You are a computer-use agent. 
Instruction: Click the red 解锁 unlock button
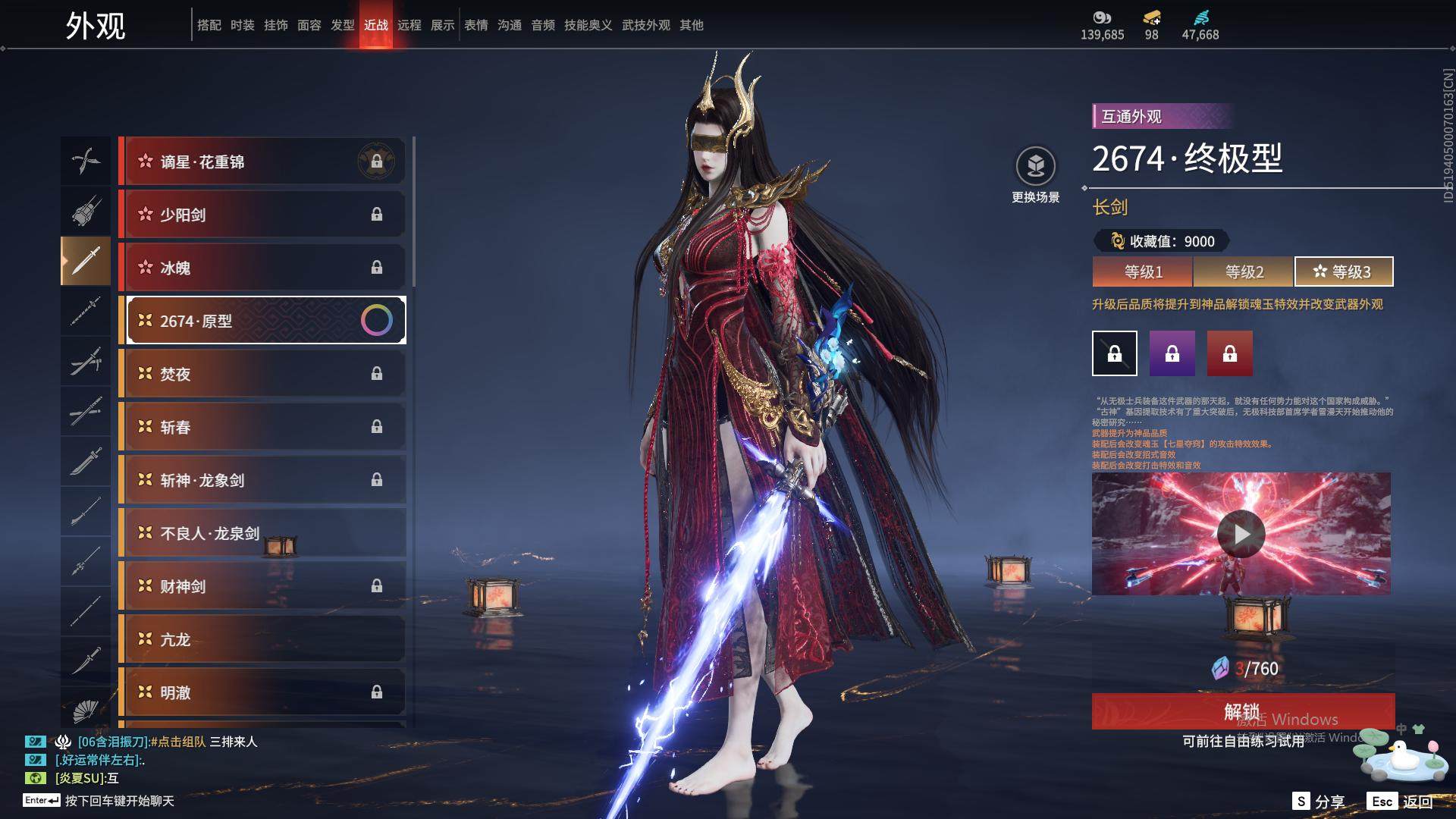(1242, 711)
